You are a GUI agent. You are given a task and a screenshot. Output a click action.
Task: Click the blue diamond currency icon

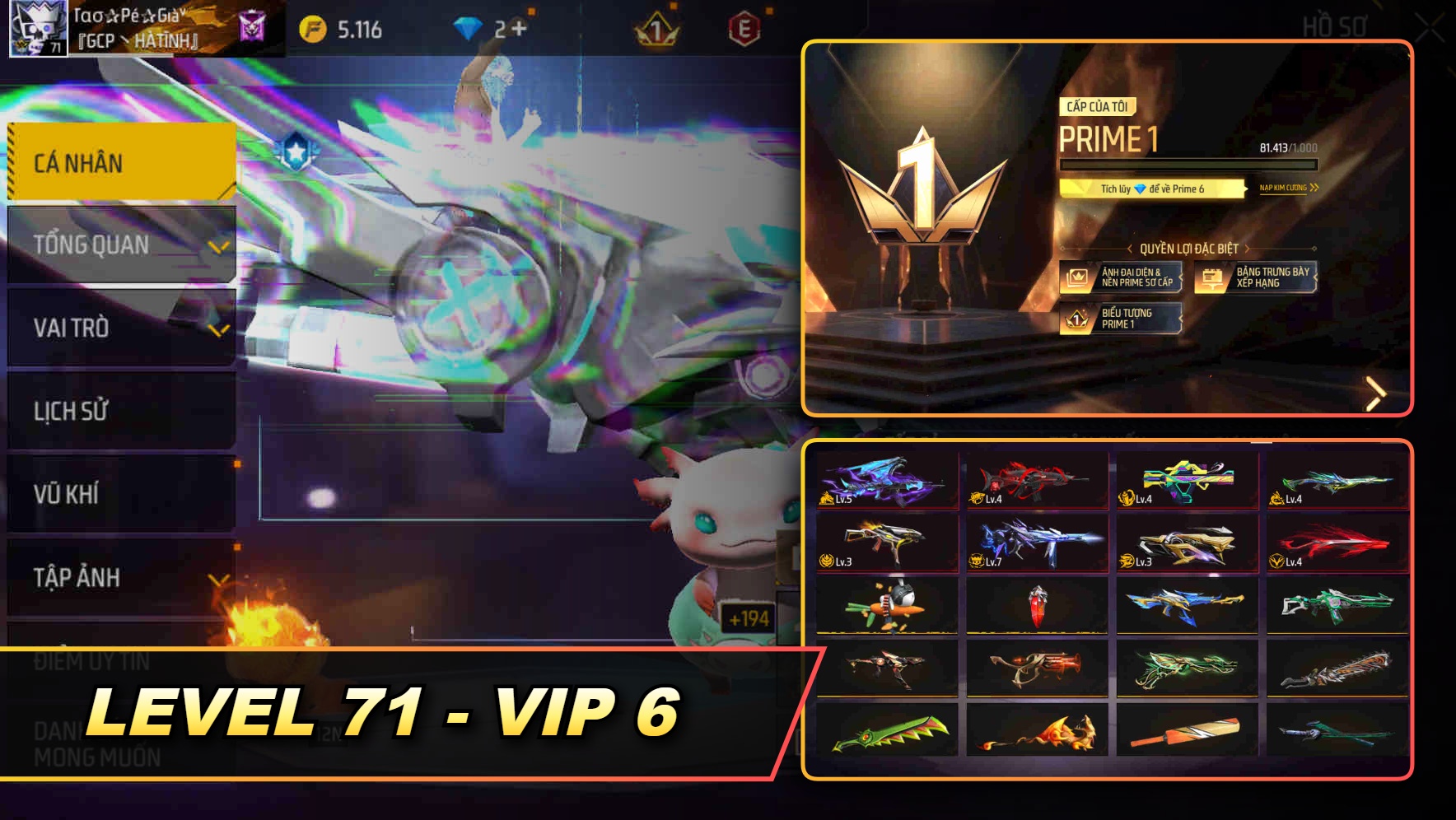[x=470, y=26]
